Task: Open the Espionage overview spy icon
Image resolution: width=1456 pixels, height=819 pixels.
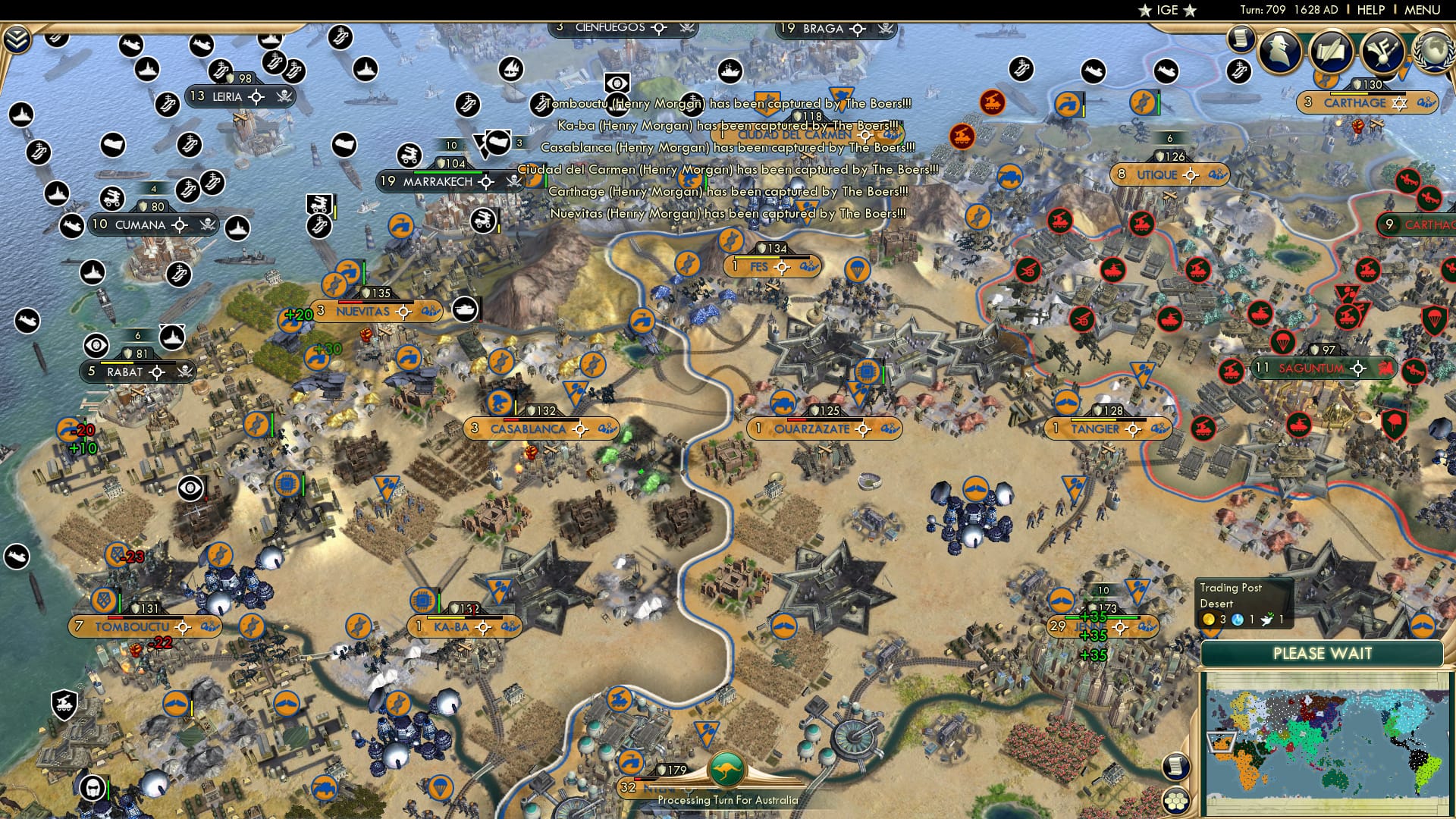Action: pos(1281,49)
